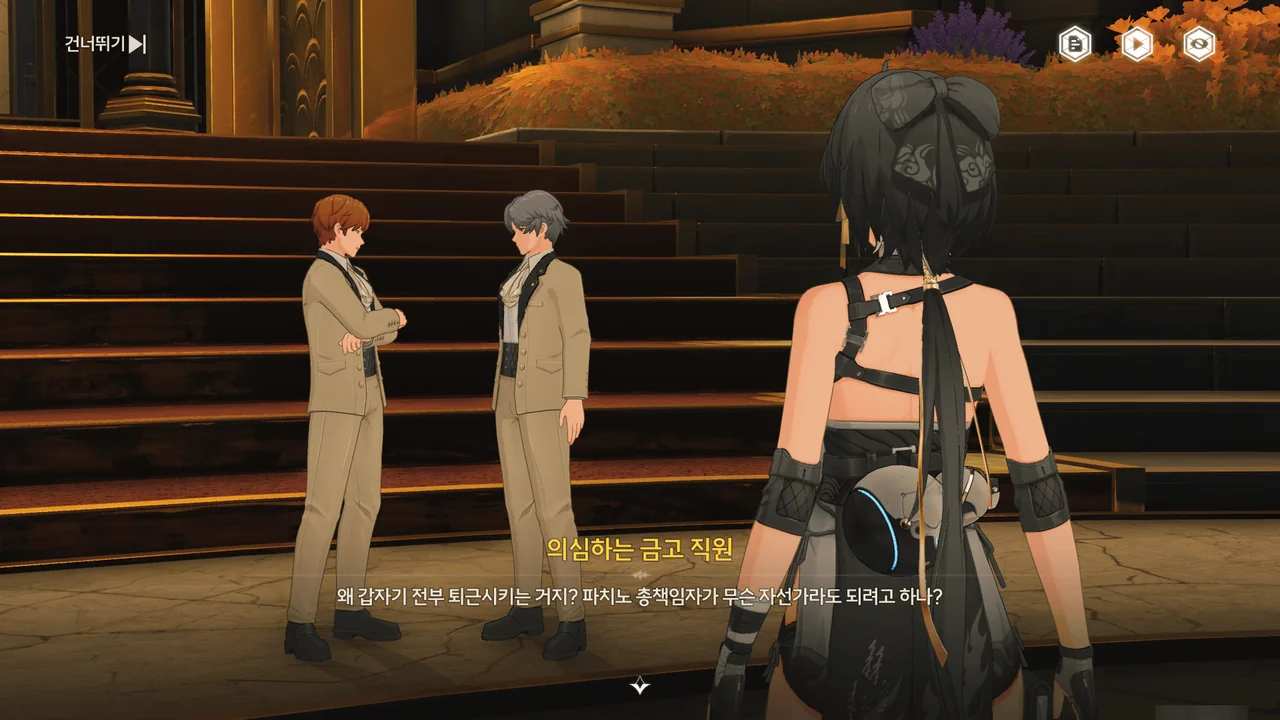Open the dialogue log document icon
Screen dimensions: 1280x720
(x=1075, y=44)
